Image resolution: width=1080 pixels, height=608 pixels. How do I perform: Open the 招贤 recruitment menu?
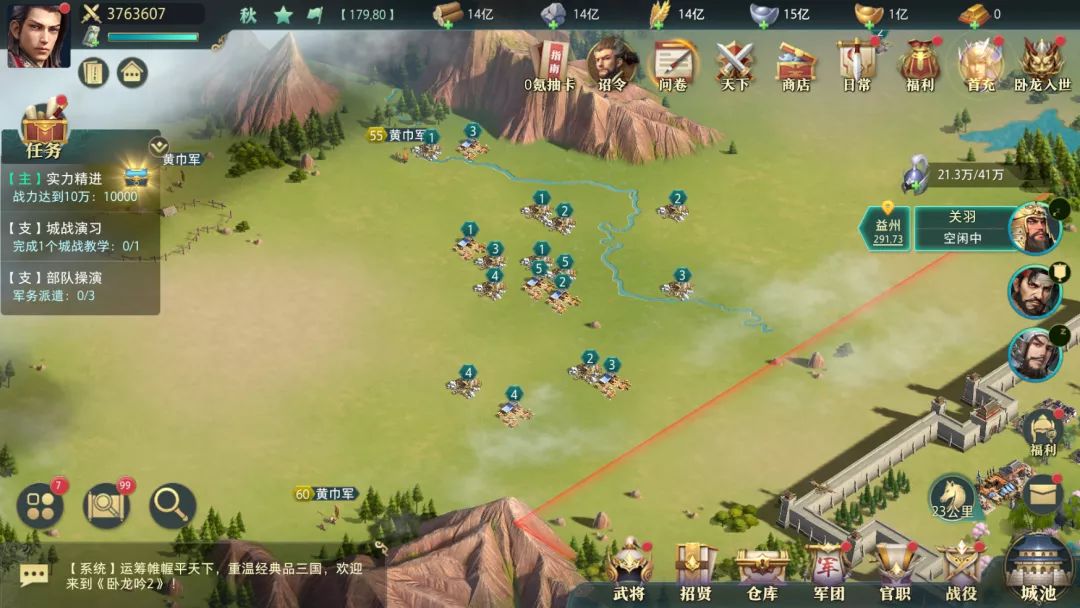(x=695, y=571)
